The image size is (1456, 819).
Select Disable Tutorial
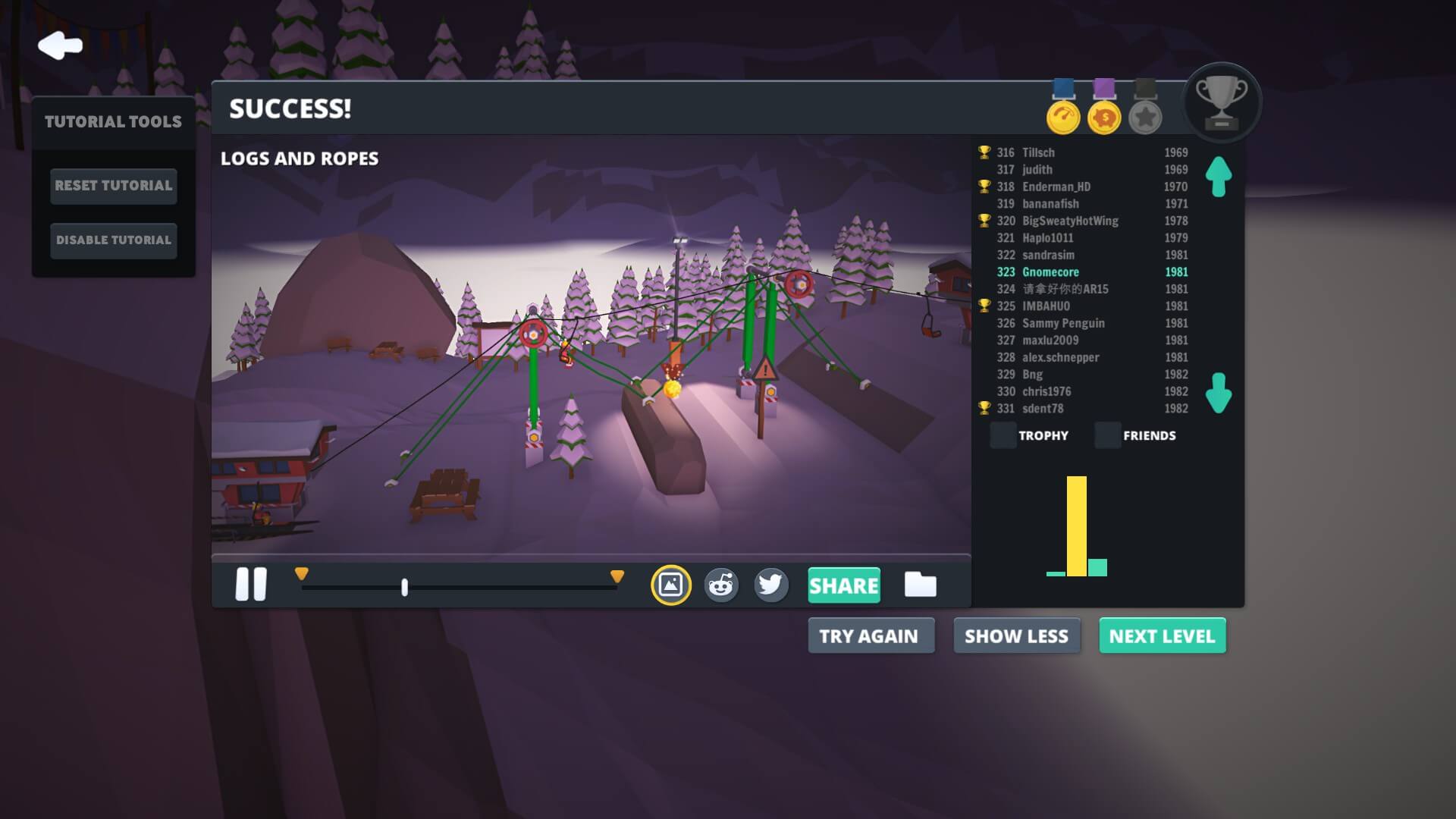tap(114, 240)
